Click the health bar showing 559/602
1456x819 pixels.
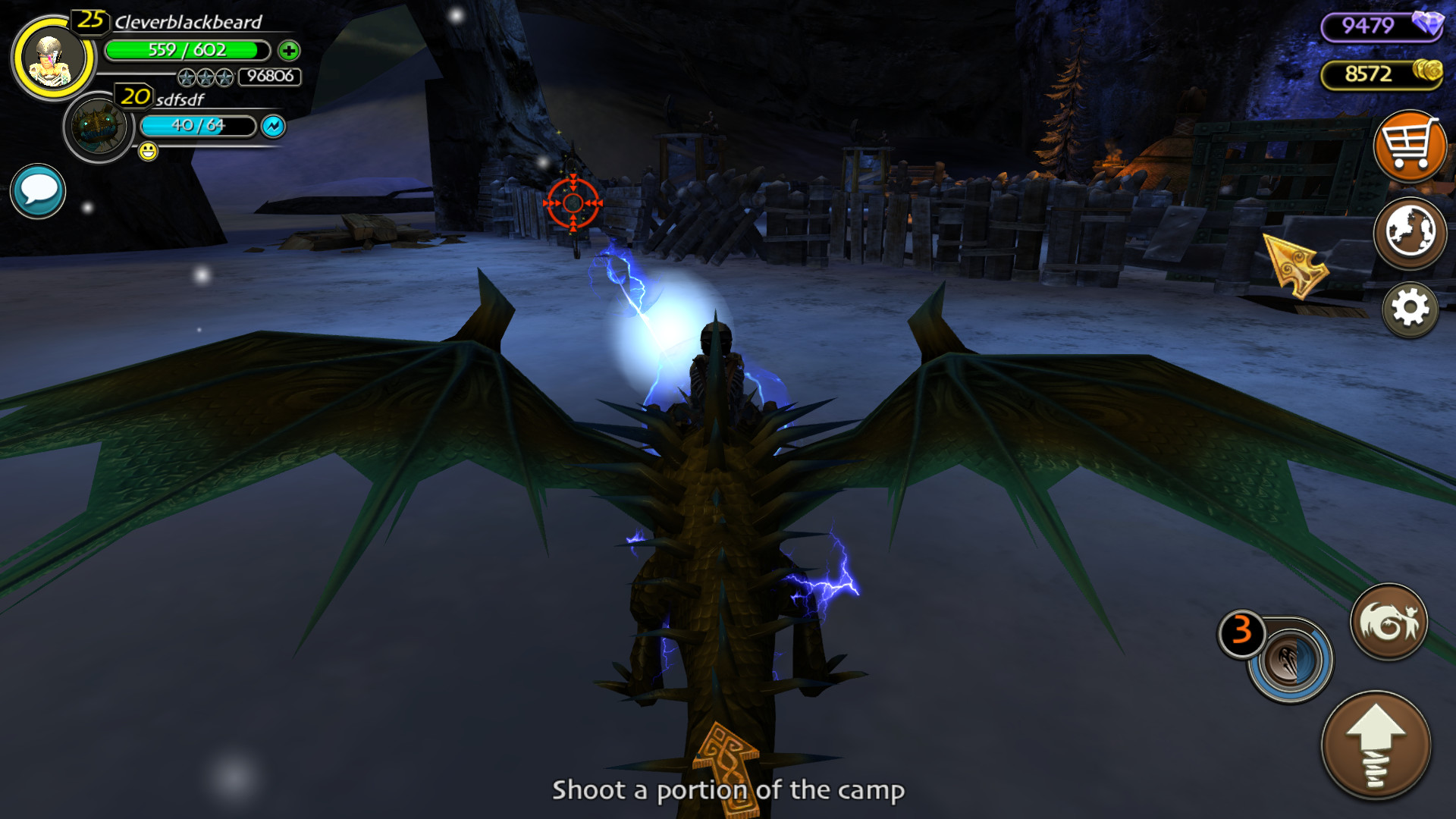pyautogui.click(x=188, y=51)
